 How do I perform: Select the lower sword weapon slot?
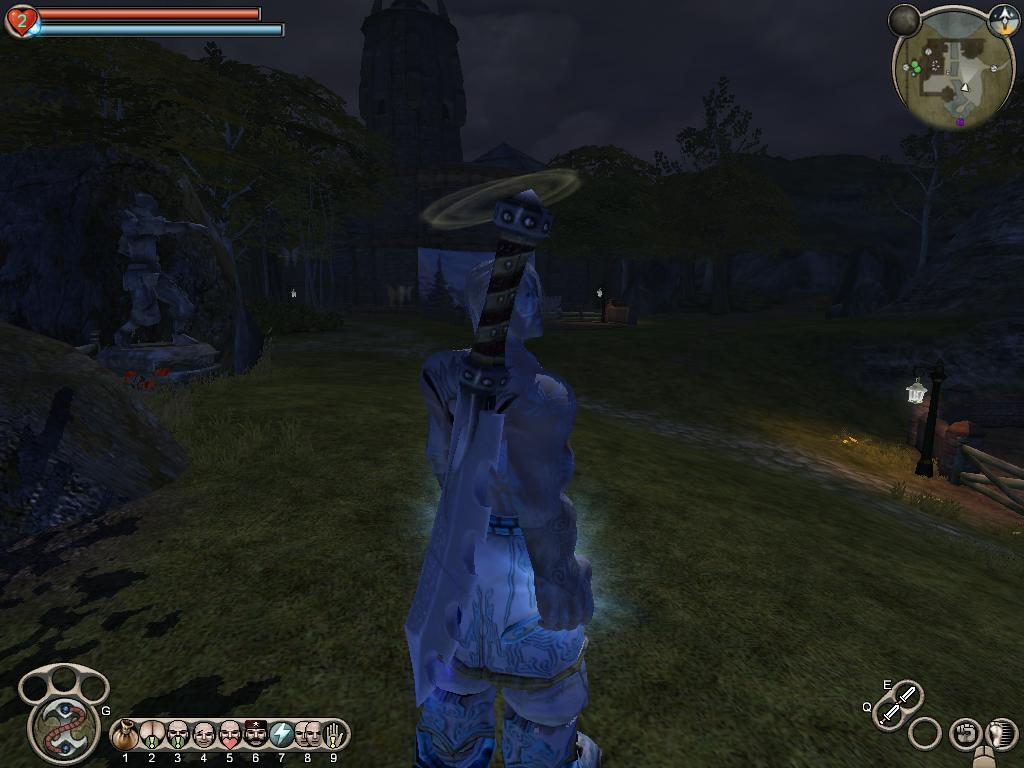click(x=888, y=714)
